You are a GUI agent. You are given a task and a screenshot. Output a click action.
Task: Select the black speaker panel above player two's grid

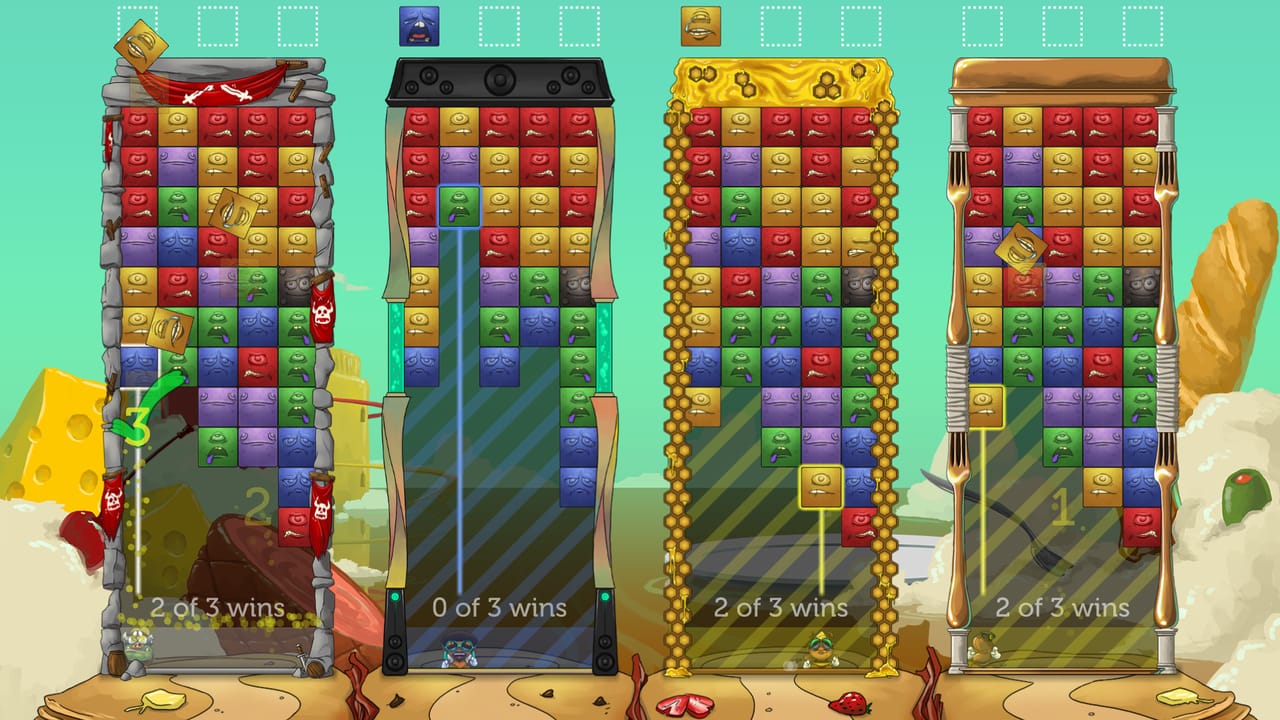point(500,78)
